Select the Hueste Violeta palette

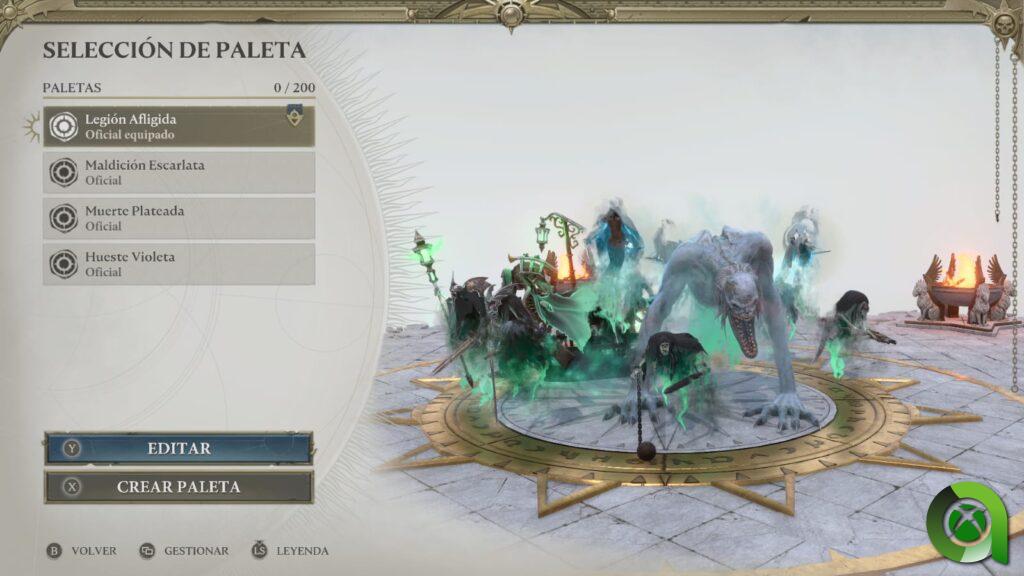point(179,264)
